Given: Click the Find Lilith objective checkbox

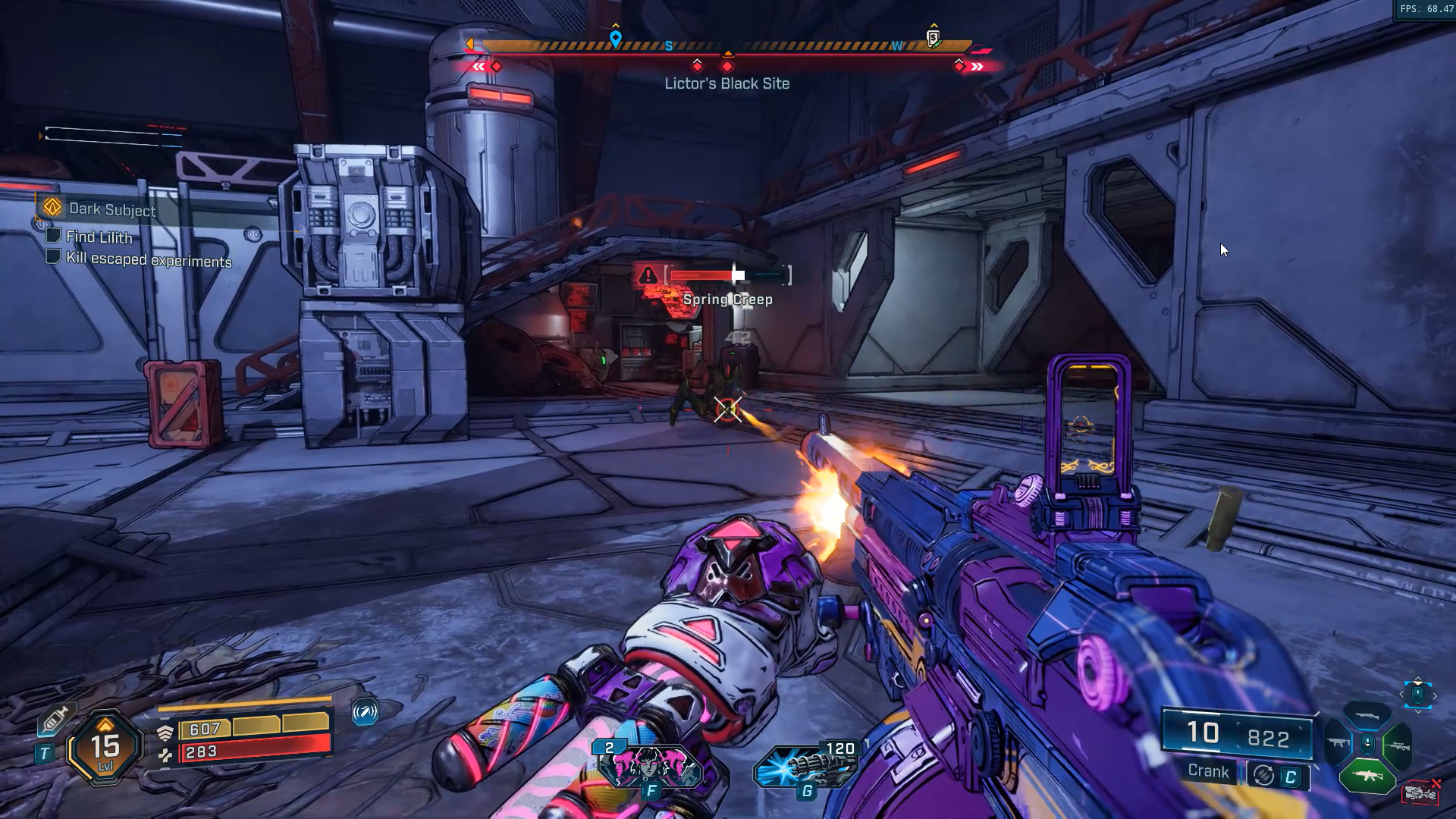Looking at the screenshot, I should click(x=53, y=235).
